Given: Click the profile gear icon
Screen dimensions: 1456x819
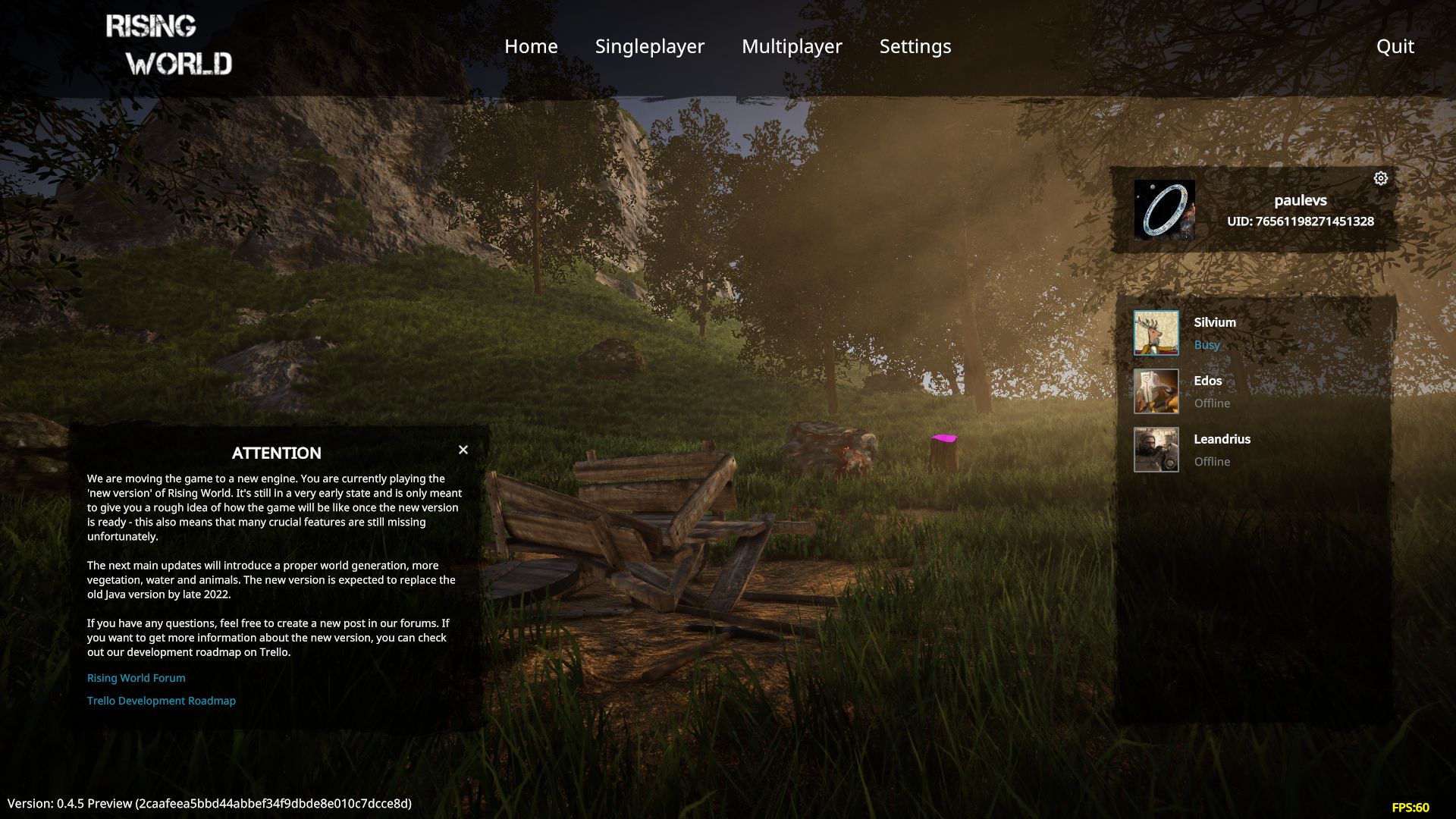Looking at the screenshot, I should coord(1381,178).
